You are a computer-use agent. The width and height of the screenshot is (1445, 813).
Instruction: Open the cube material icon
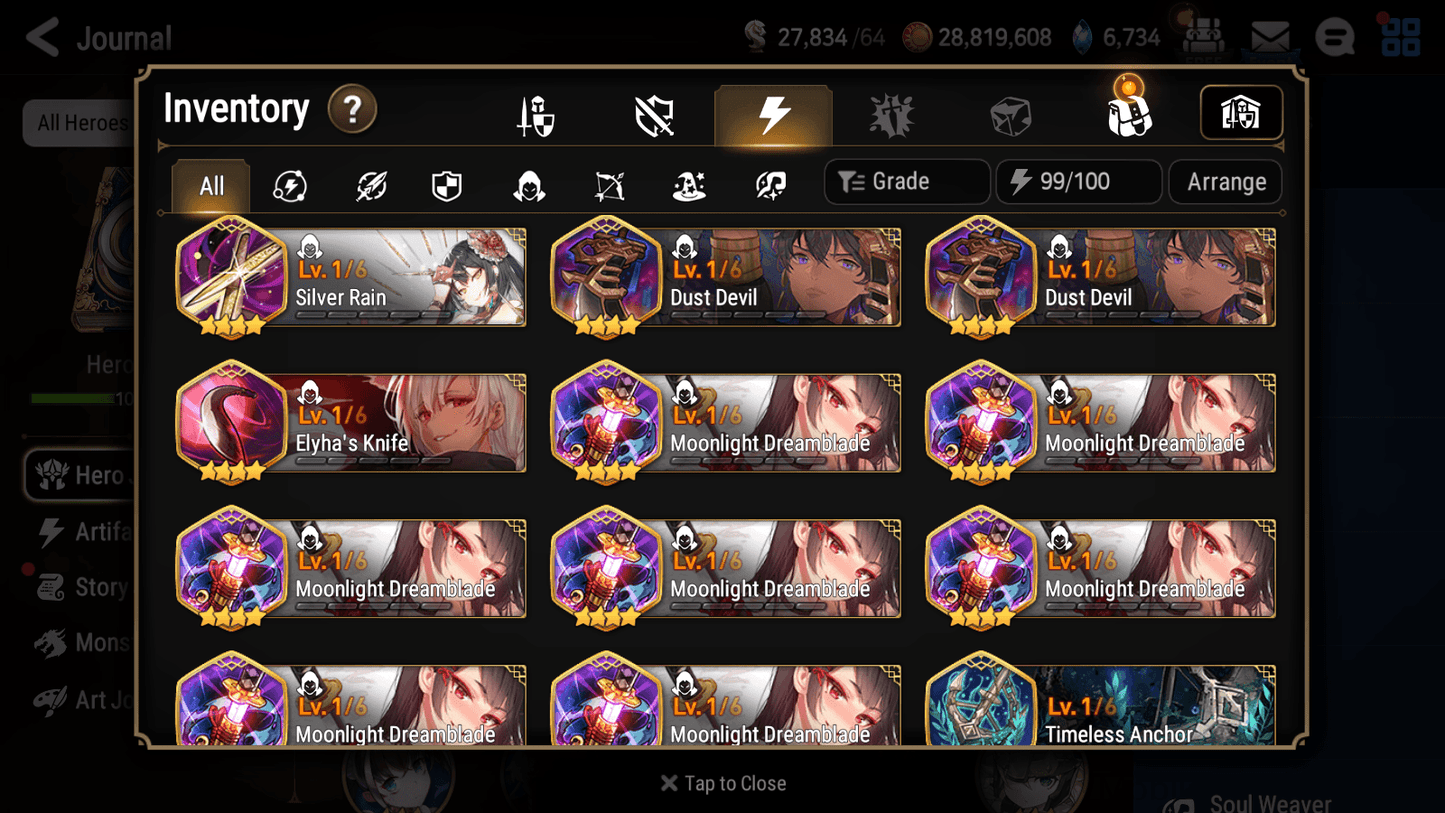[x=1011, y=114]
